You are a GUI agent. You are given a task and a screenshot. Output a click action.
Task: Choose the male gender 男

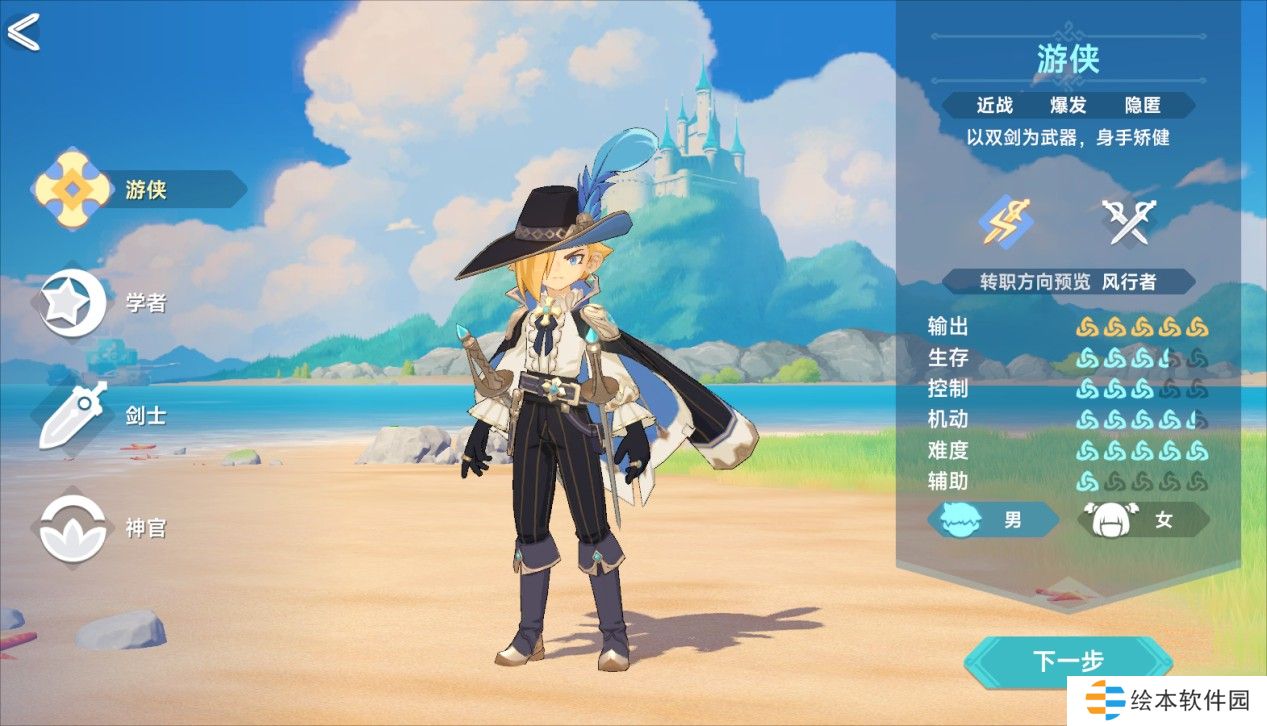tap(993, 520)
